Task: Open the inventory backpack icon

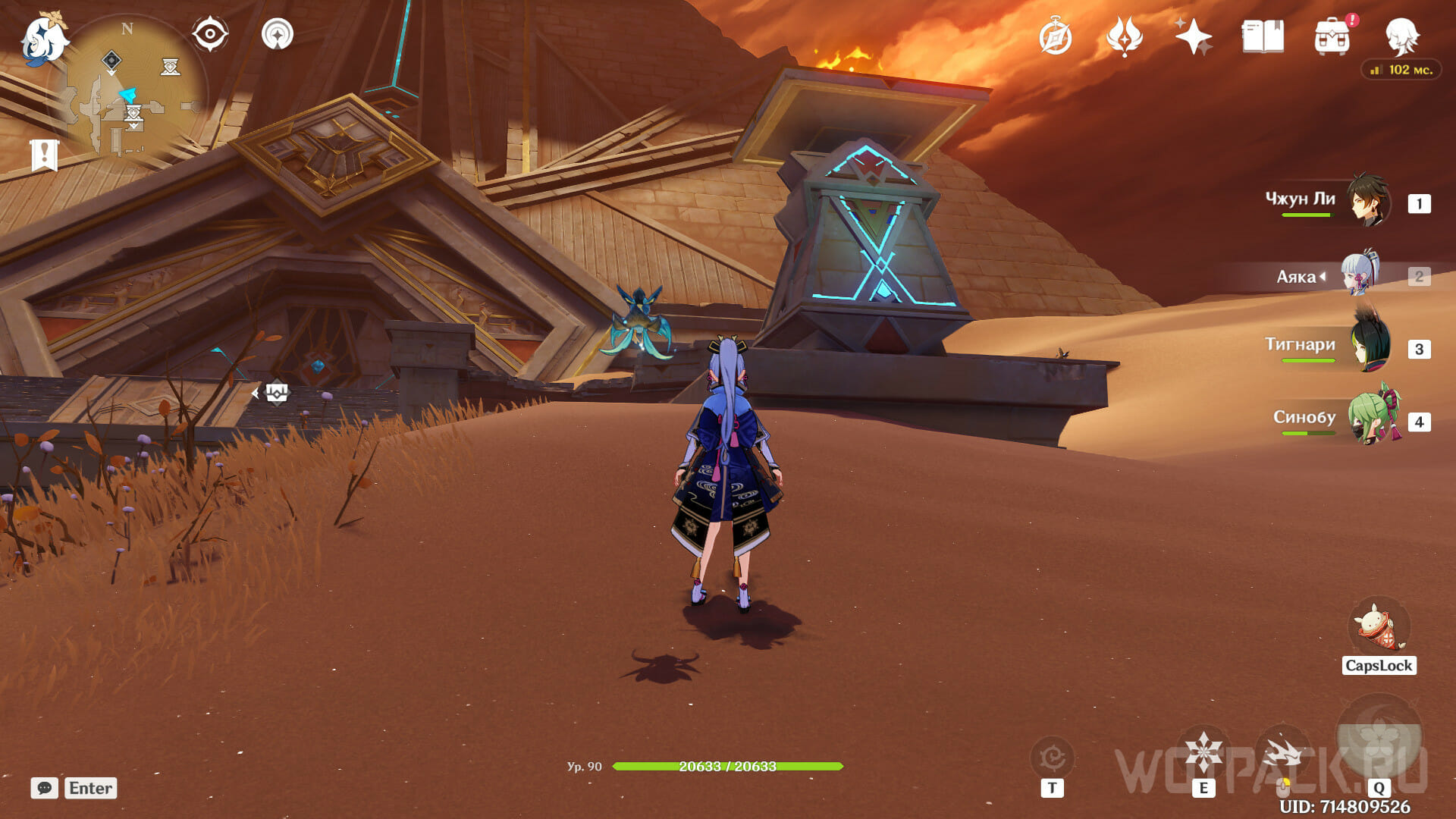Action: 1332,36
